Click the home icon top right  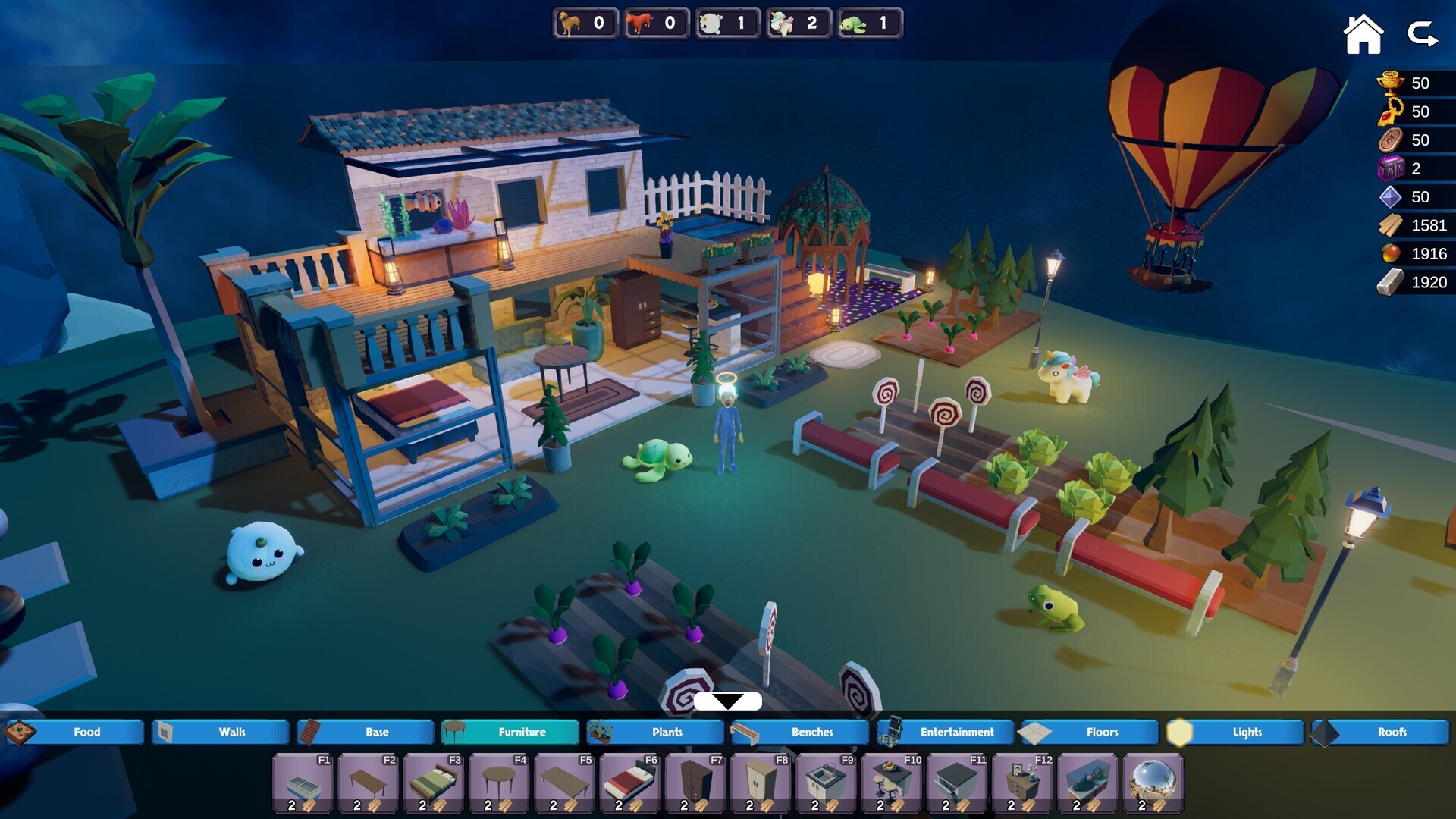coord(1363,32)
